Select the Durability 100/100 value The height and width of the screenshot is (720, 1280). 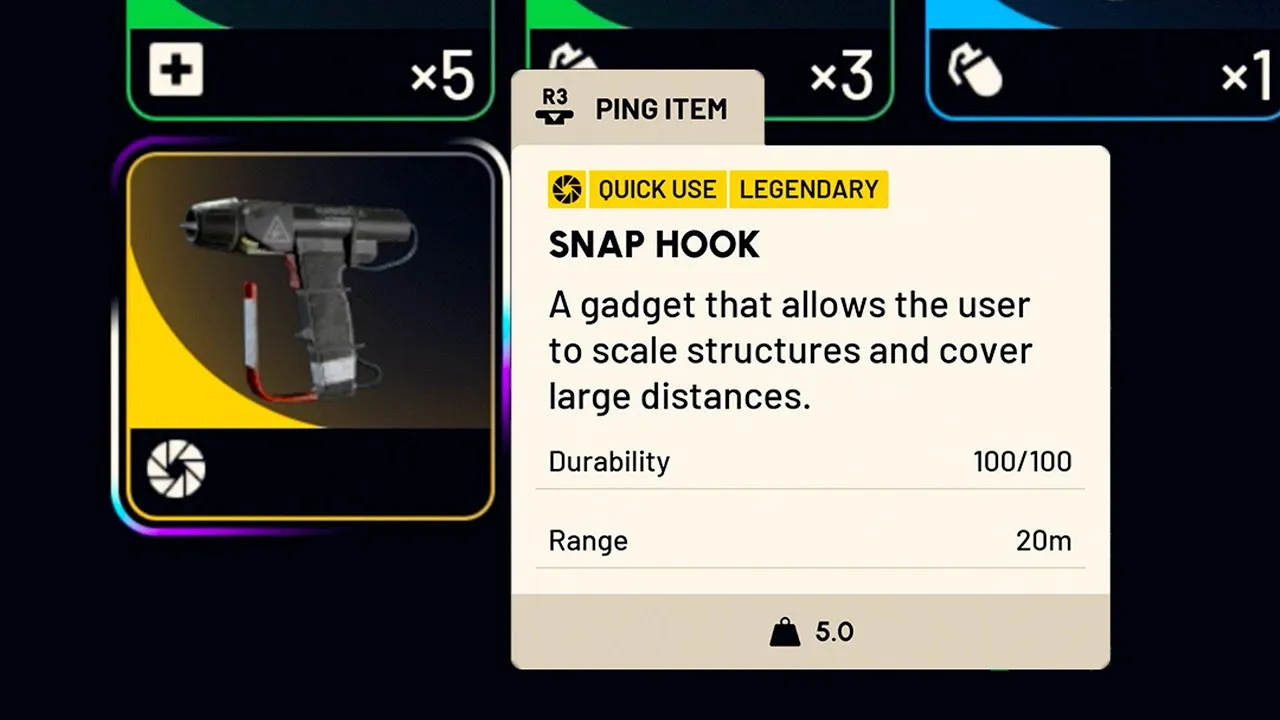(1022, 462)
